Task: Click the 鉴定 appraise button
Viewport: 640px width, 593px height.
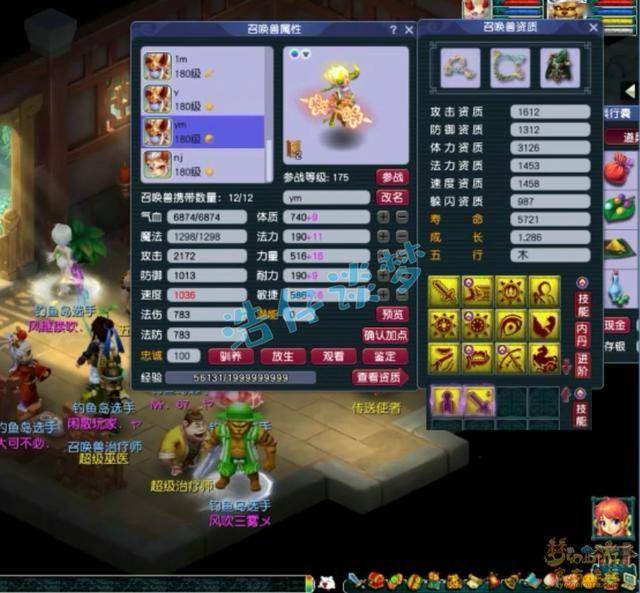Action: [389, 356]
